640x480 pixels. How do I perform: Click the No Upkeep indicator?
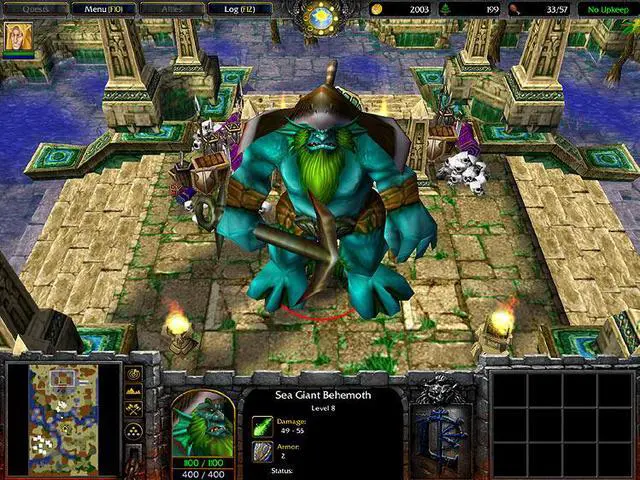pos(607,9)
